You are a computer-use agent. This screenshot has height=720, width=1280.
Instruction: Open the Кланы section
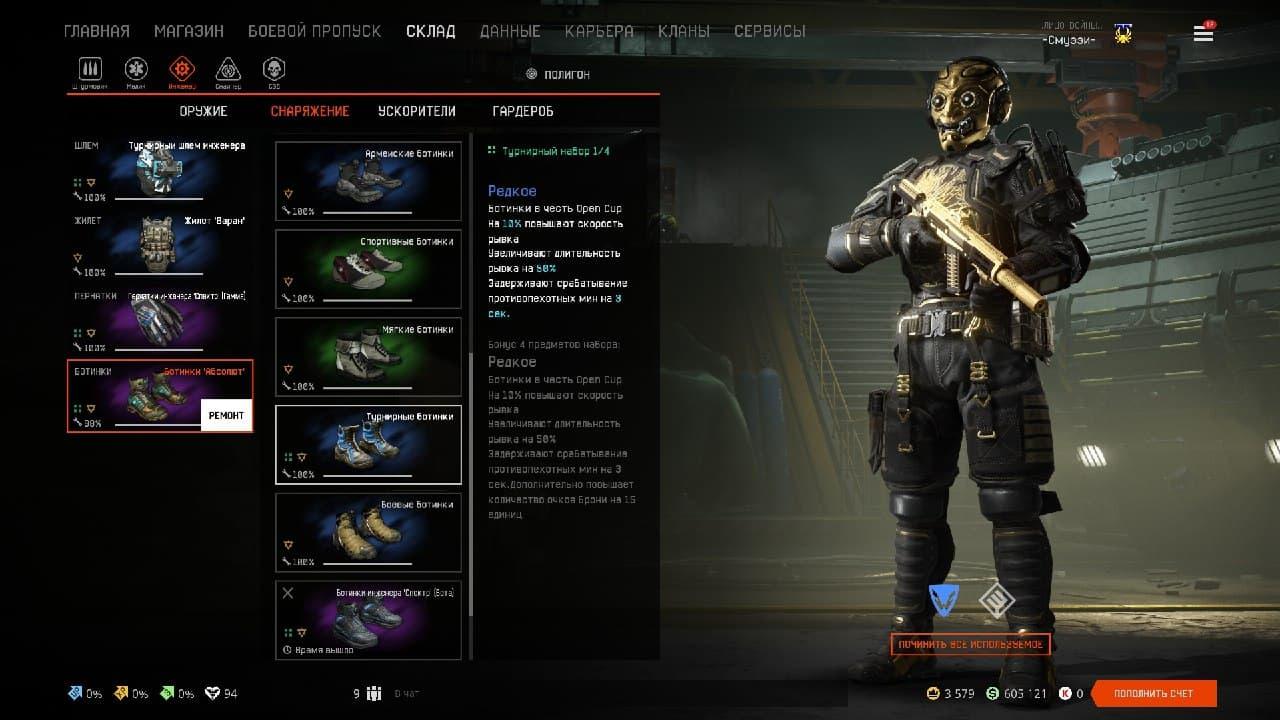point(684,31)
